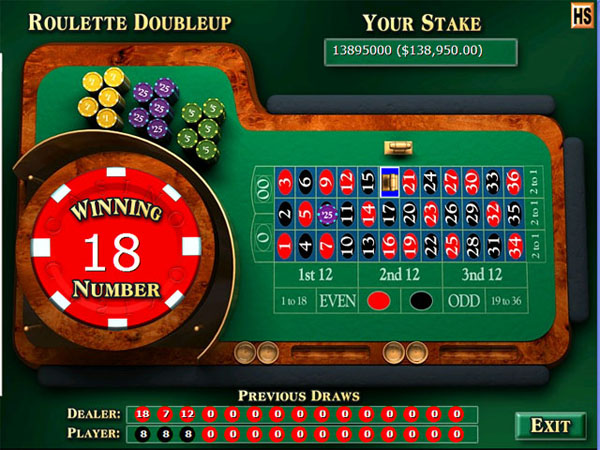Choose the ODD bet space
Screen dimensions: 600x450
(464, 301)
